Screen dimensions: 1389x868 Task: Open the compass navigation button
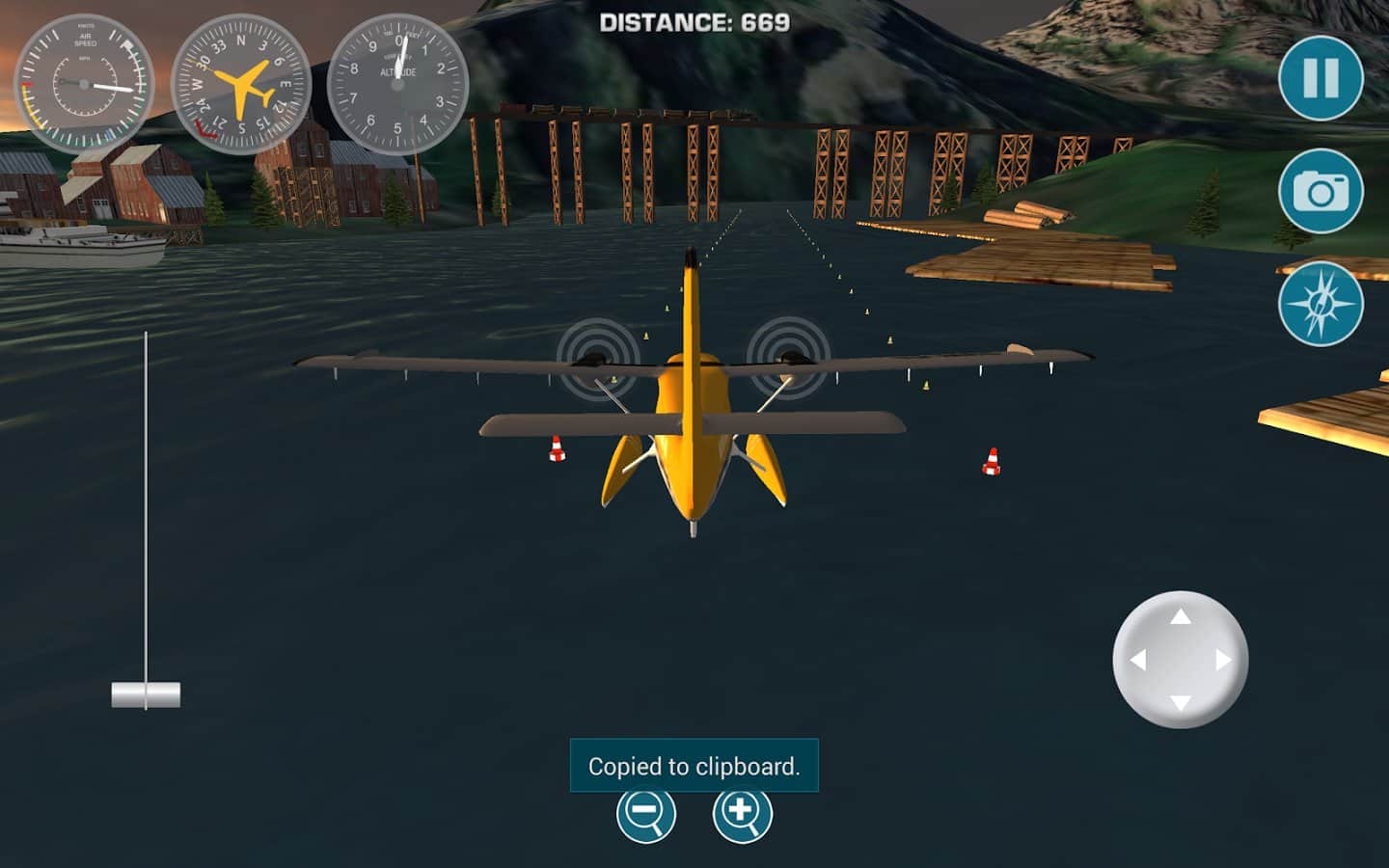pos(1321,304)
